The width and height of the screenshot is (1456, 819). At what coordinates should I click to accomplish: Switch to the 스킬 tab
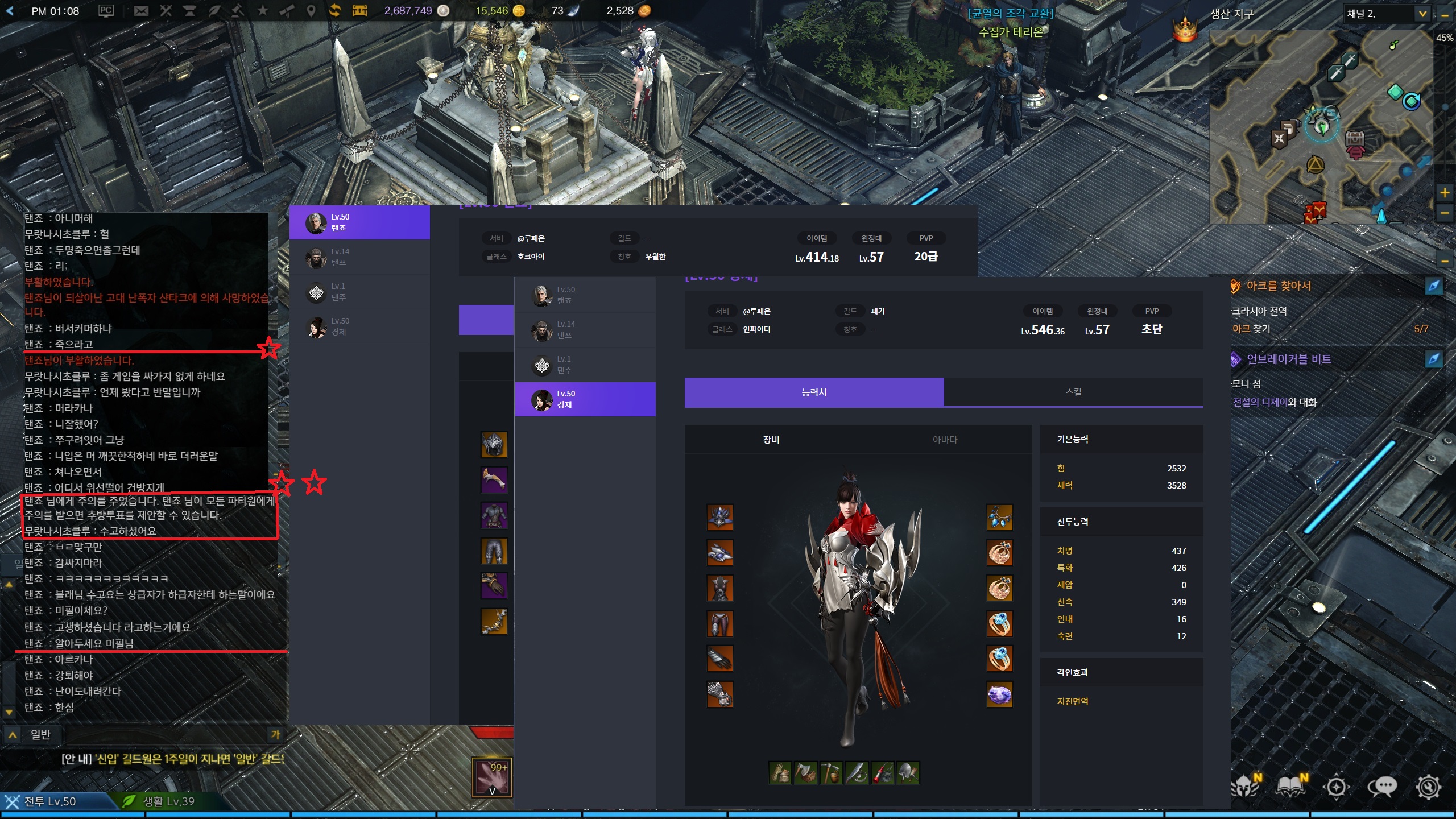tap(1073, 392)
